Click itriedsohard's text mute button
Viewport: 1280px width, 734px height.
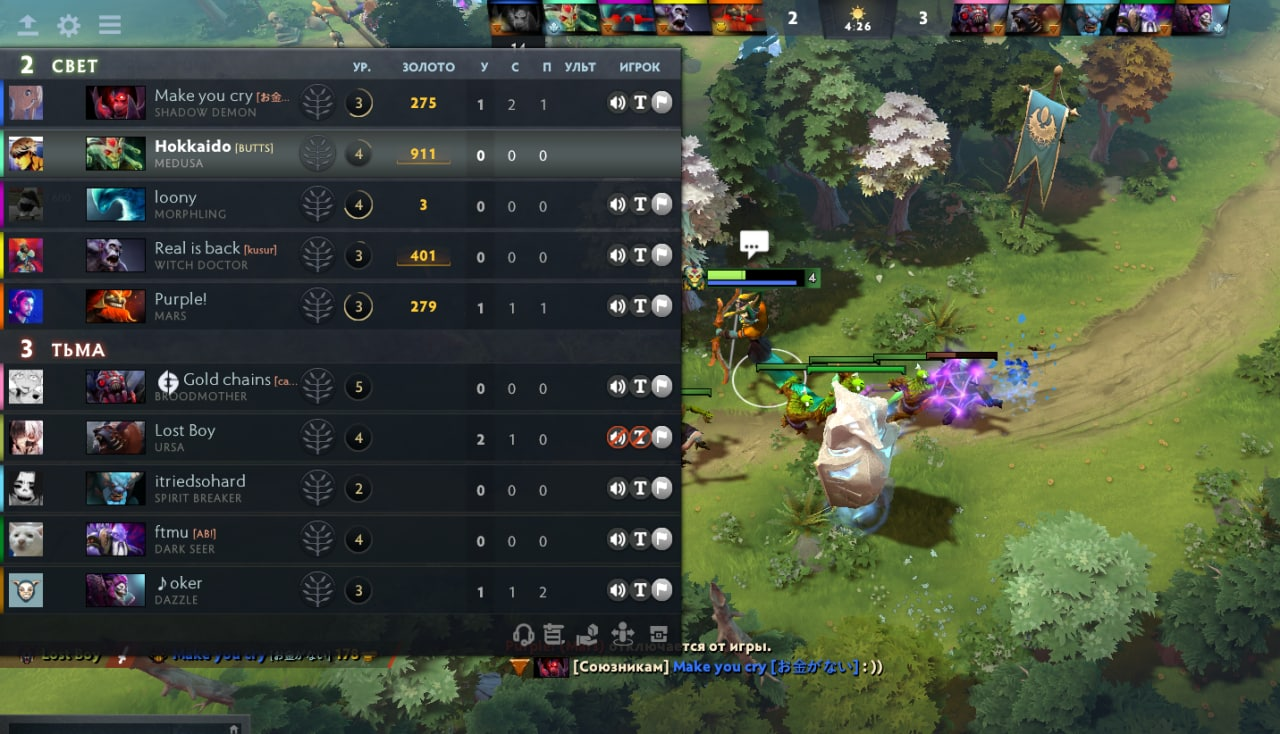pyautogui.click(x=640, y=489)
